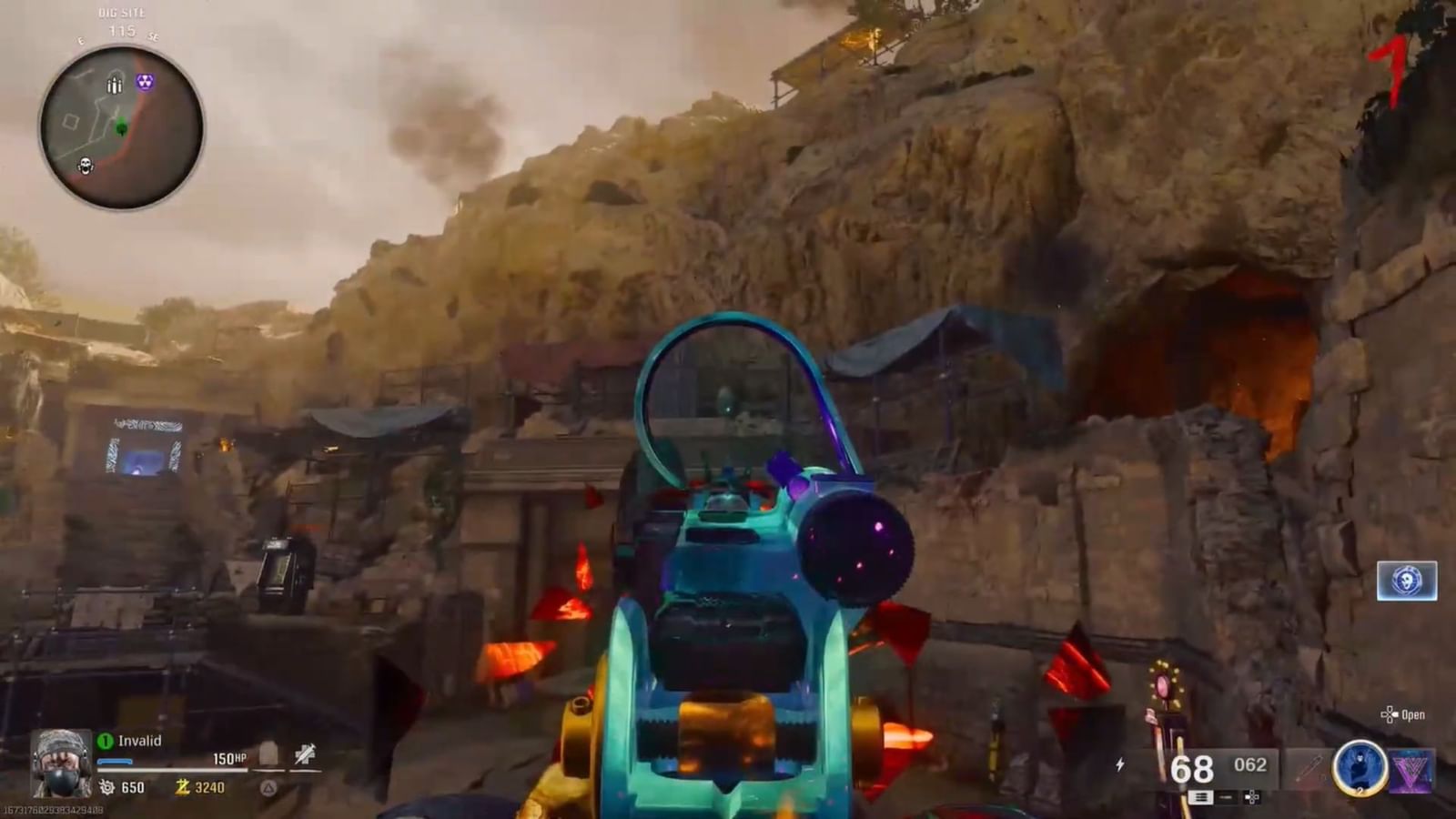Click the level 1 badge beside Invalid

(106, 739)
